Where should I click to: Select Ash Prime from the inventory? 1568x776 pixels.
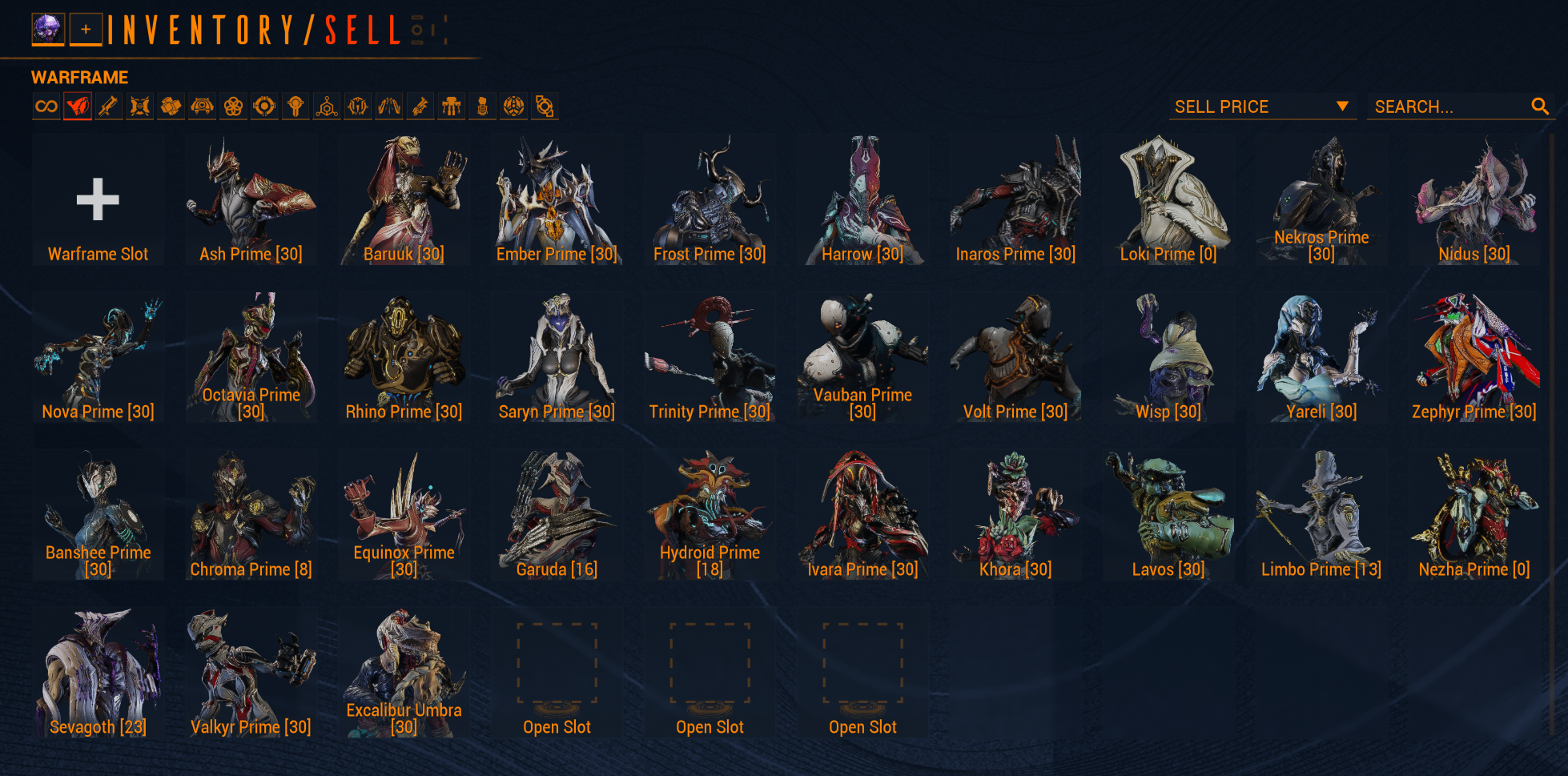click(251, 200)
